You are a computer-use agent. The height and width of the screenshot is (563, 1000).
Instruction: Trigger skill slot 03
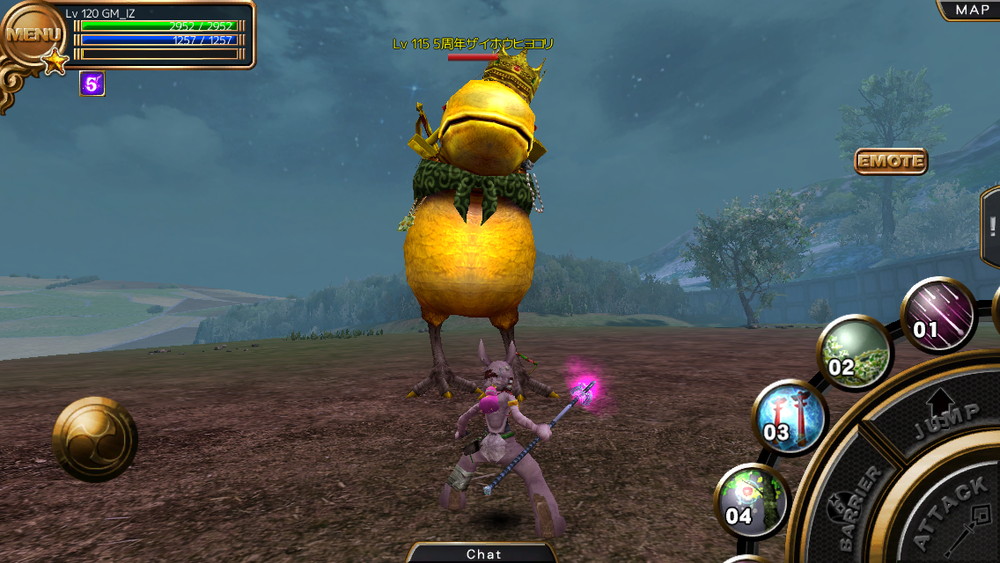(789, 417)
